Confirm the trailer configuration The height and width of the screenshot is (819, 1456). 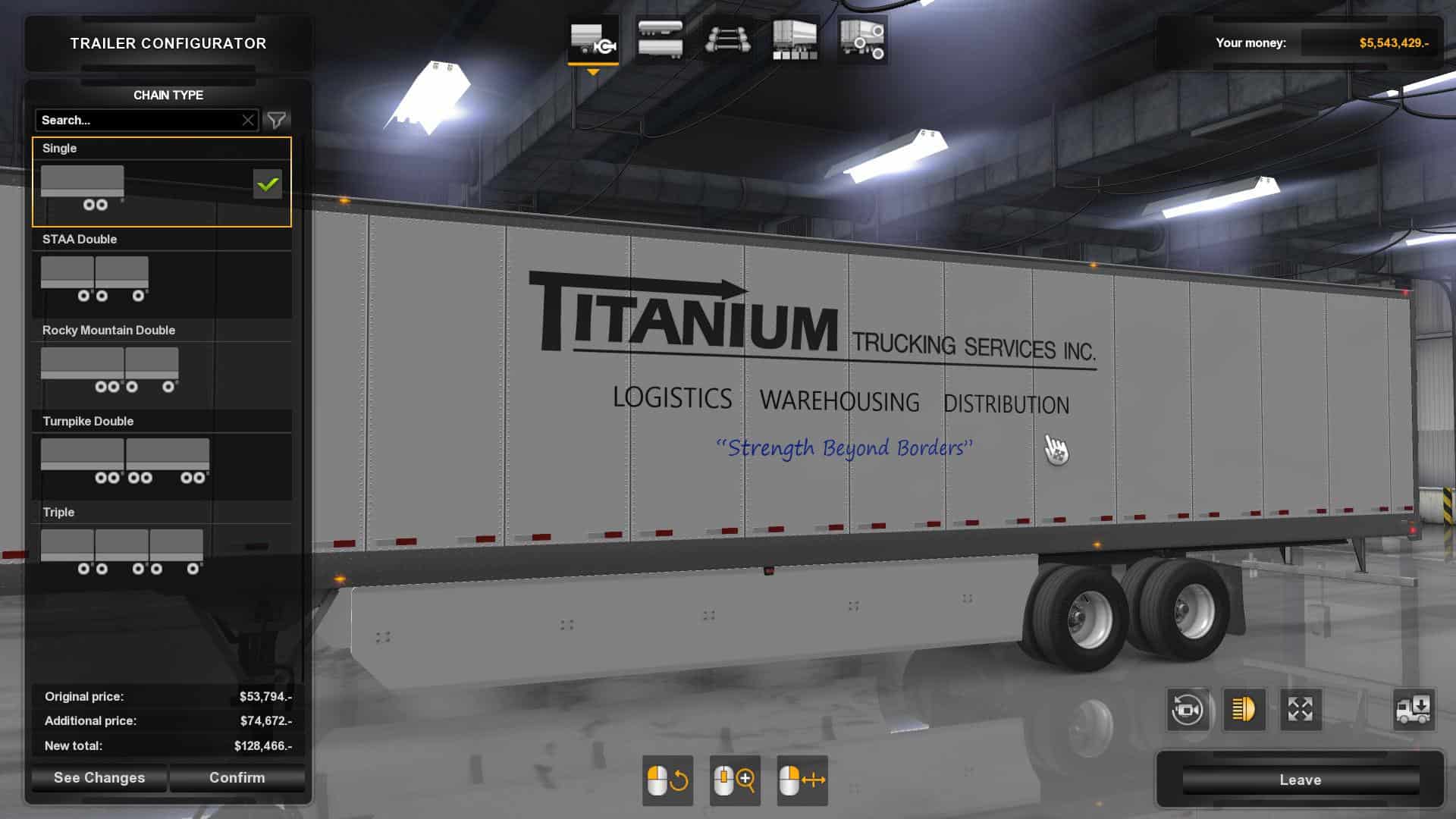click(237, 777)
